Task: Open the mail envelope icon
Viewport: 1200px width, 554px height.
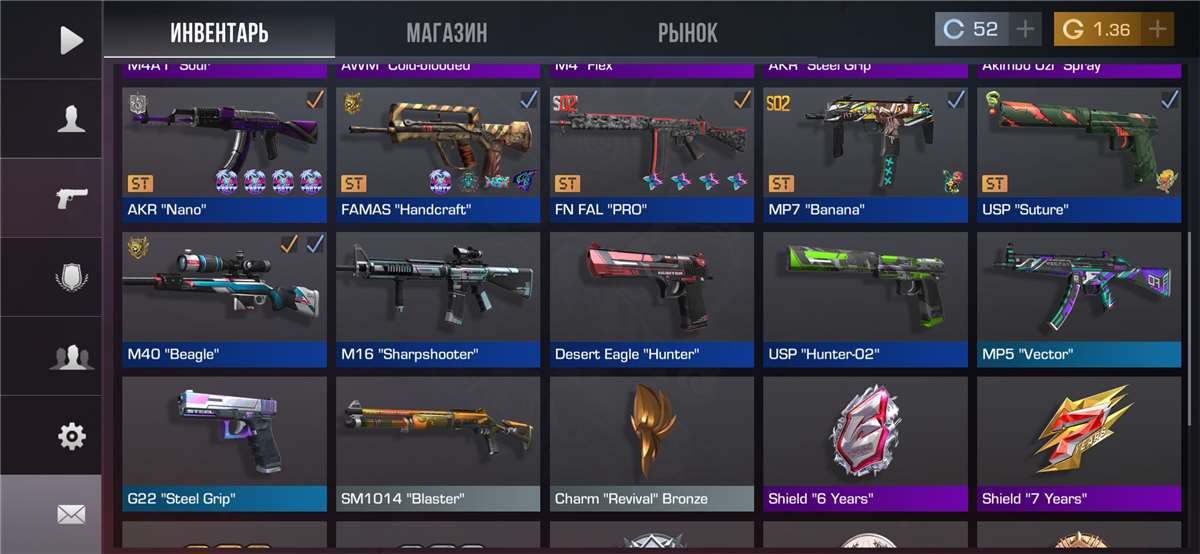Action: 71,514
